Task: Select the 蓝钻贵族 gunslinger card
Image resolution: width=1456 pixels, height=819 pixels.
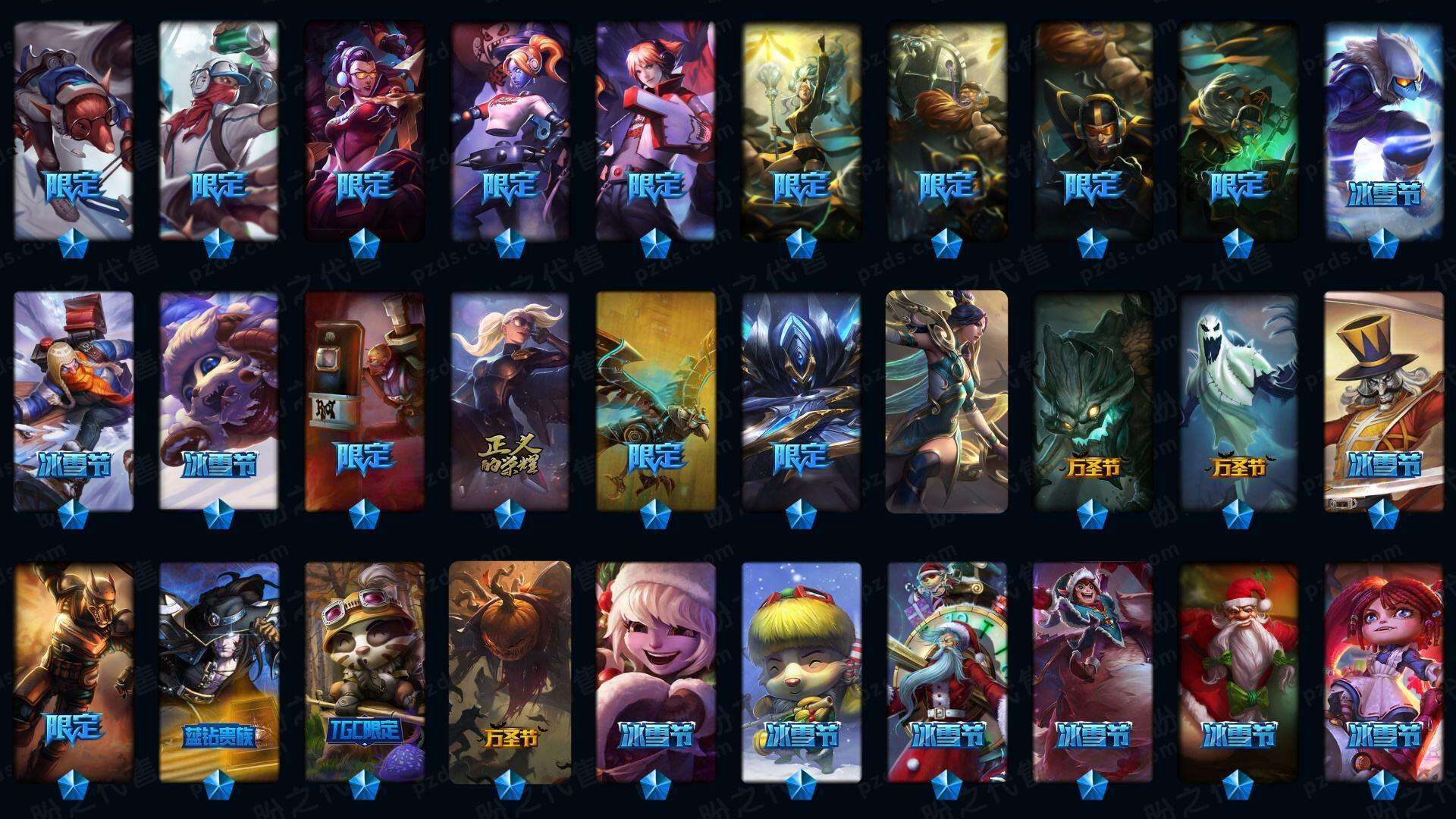Action: coord(219,671)
